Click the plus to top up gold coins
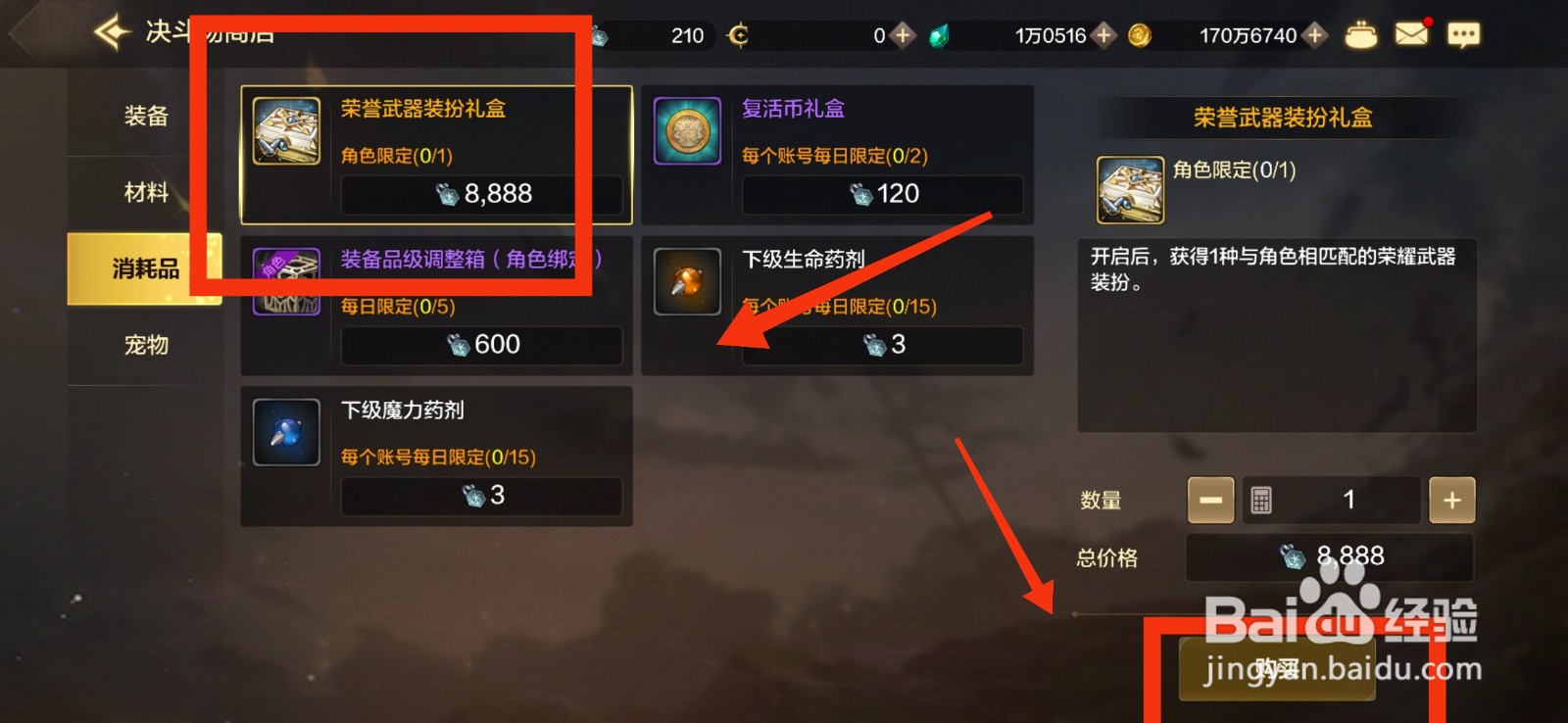Viewport: 1568px width, 723px height. pos(1313,35)
